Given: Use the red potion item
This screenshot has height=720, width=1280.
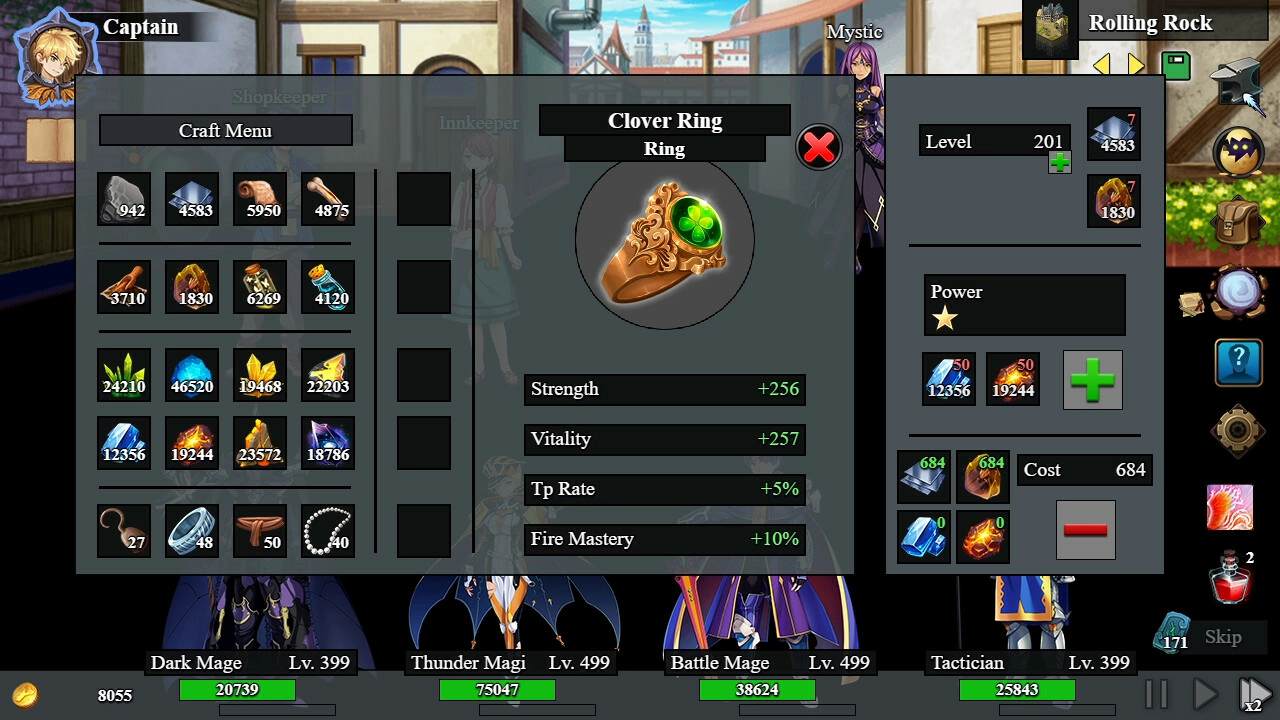Looking at the screenshot, I should pyautogui.click(x=1232, y=578).
